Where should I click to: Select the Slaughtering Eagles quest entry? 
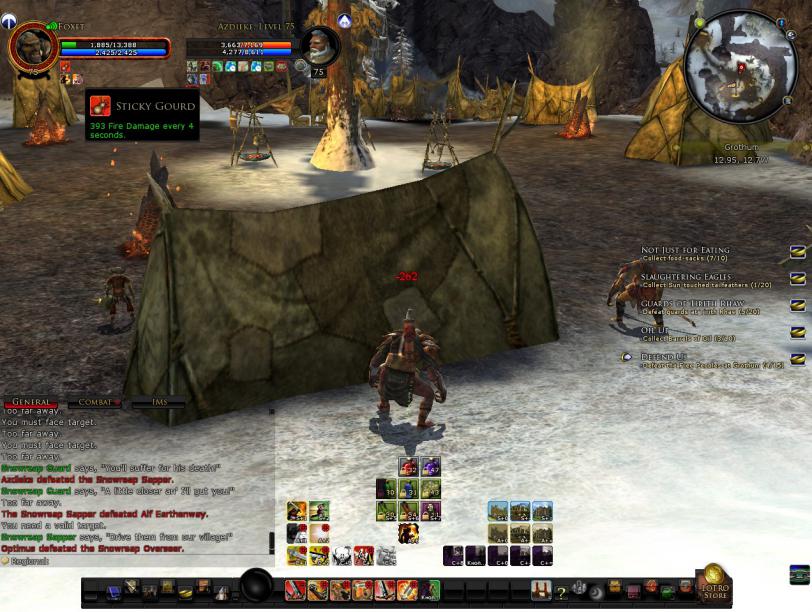(685, 277)
